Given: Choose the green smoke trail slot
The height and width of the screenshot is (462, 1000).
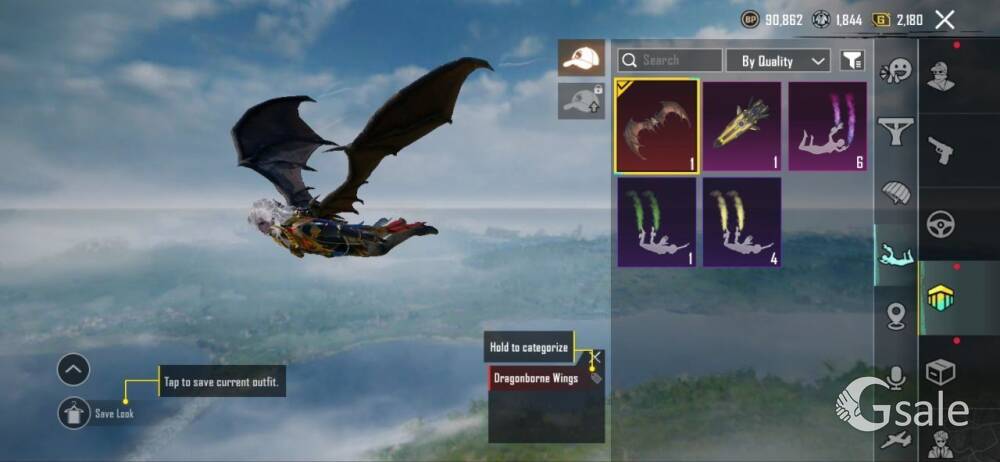Looking at the screenshot, I should click(656, 222).
